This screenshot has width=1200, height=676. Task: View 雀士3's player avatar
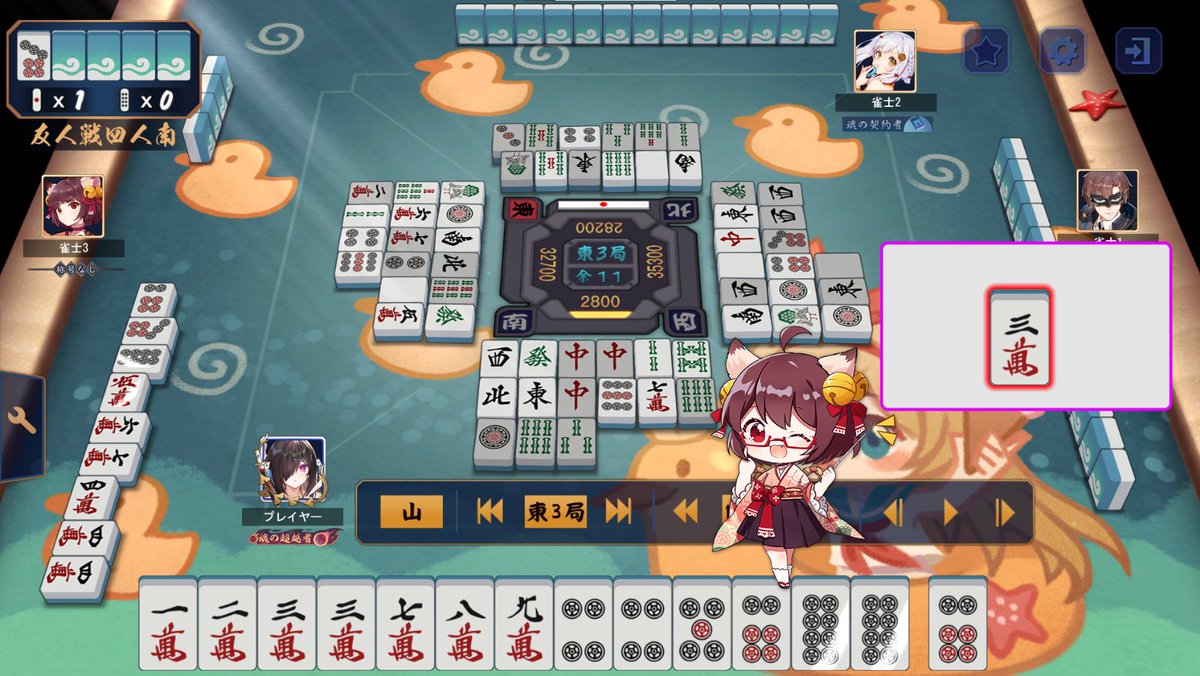(72, 206)
